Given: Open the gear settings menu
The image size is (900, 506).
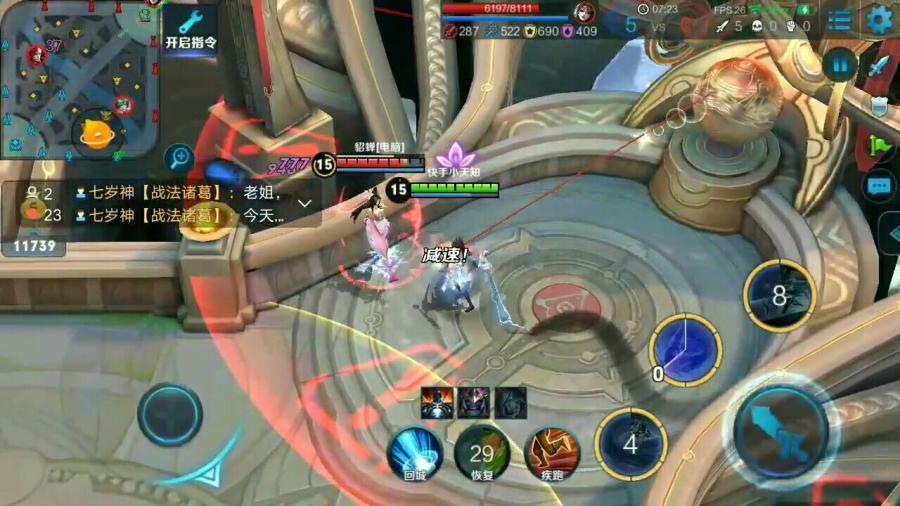Looking at the screenshot, I should click(x=881, y=19).
